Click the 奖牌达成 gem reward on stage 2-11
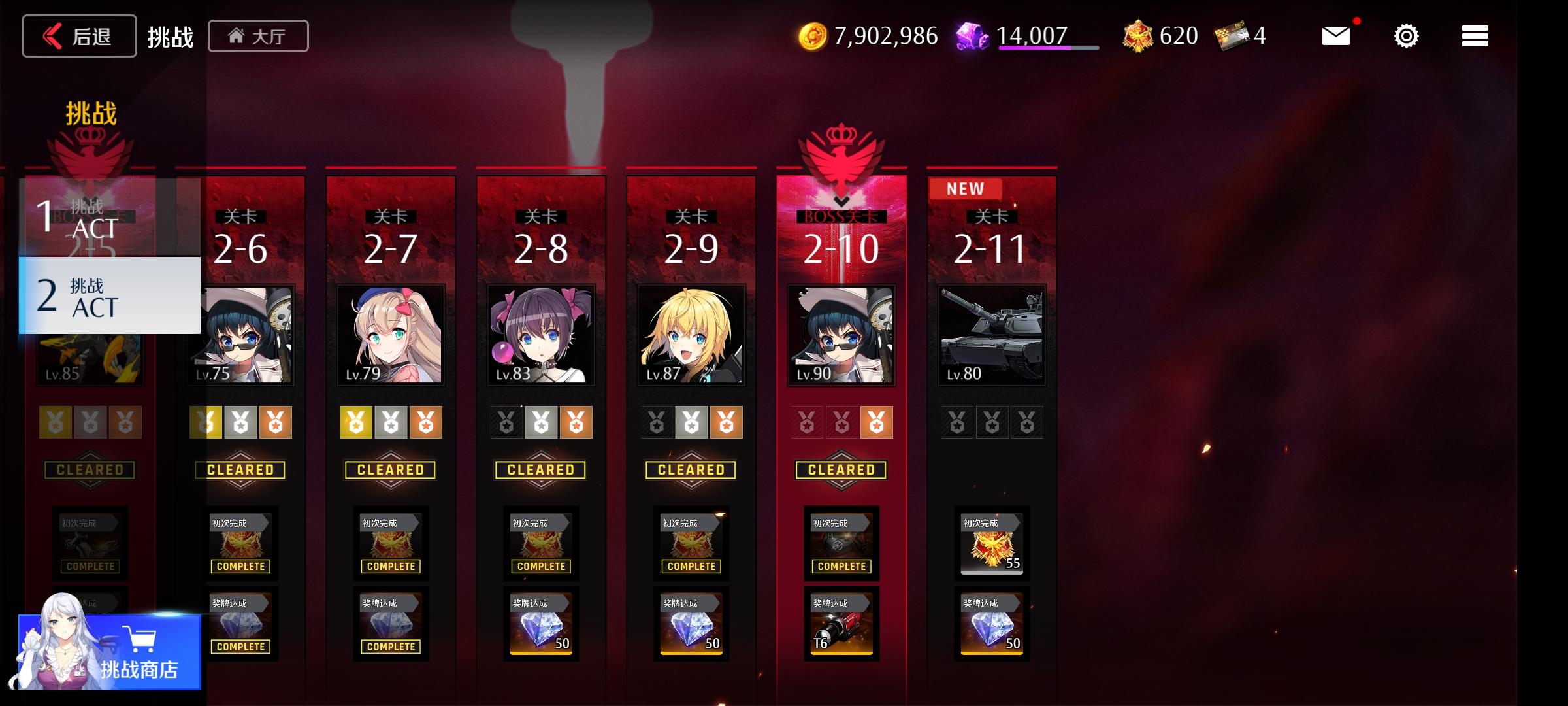The width and height of the screenshot is (1568, 706). tap(991, 624)
